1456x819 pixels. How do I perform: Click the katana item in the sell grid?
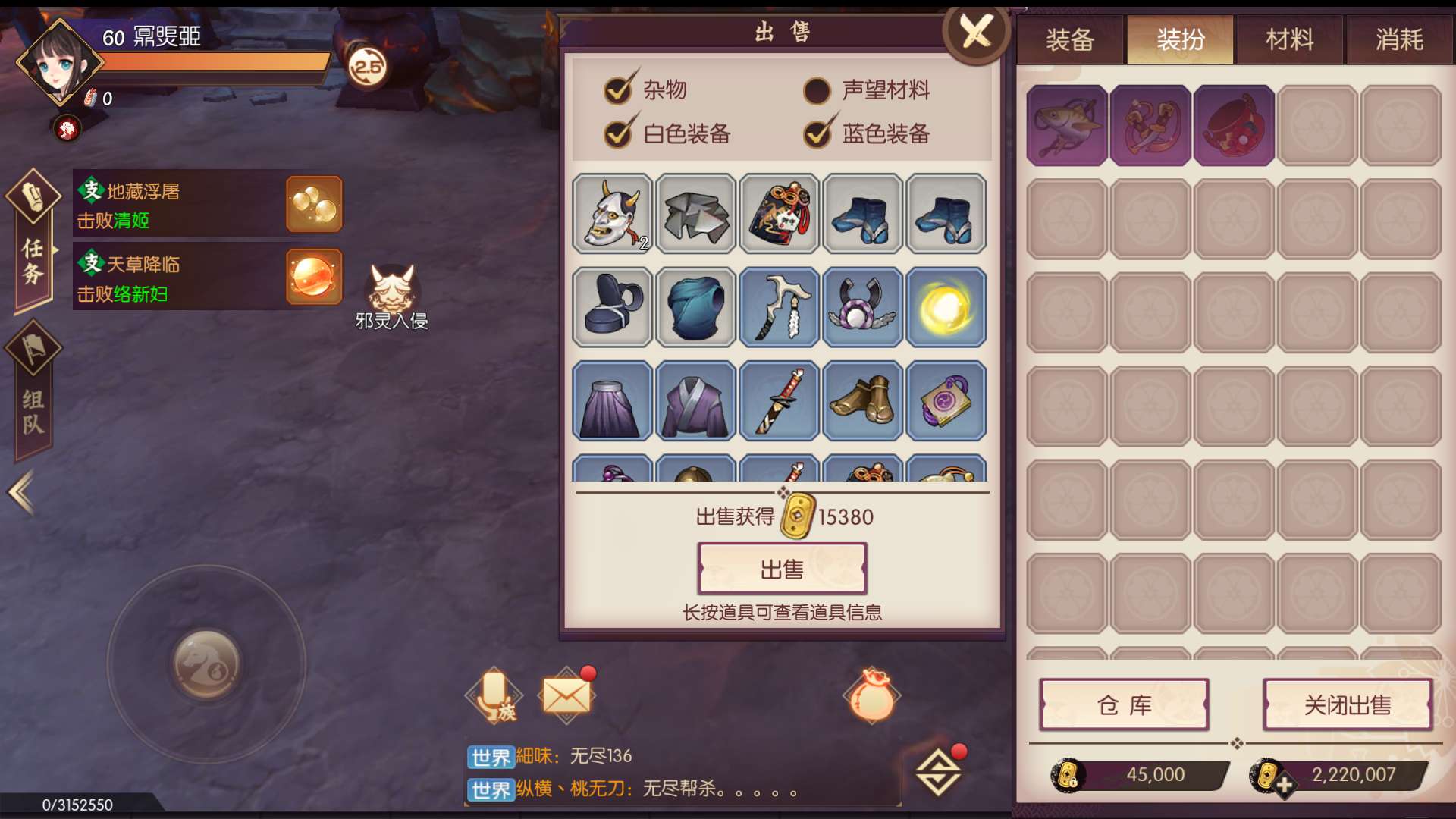coord(779,402)
